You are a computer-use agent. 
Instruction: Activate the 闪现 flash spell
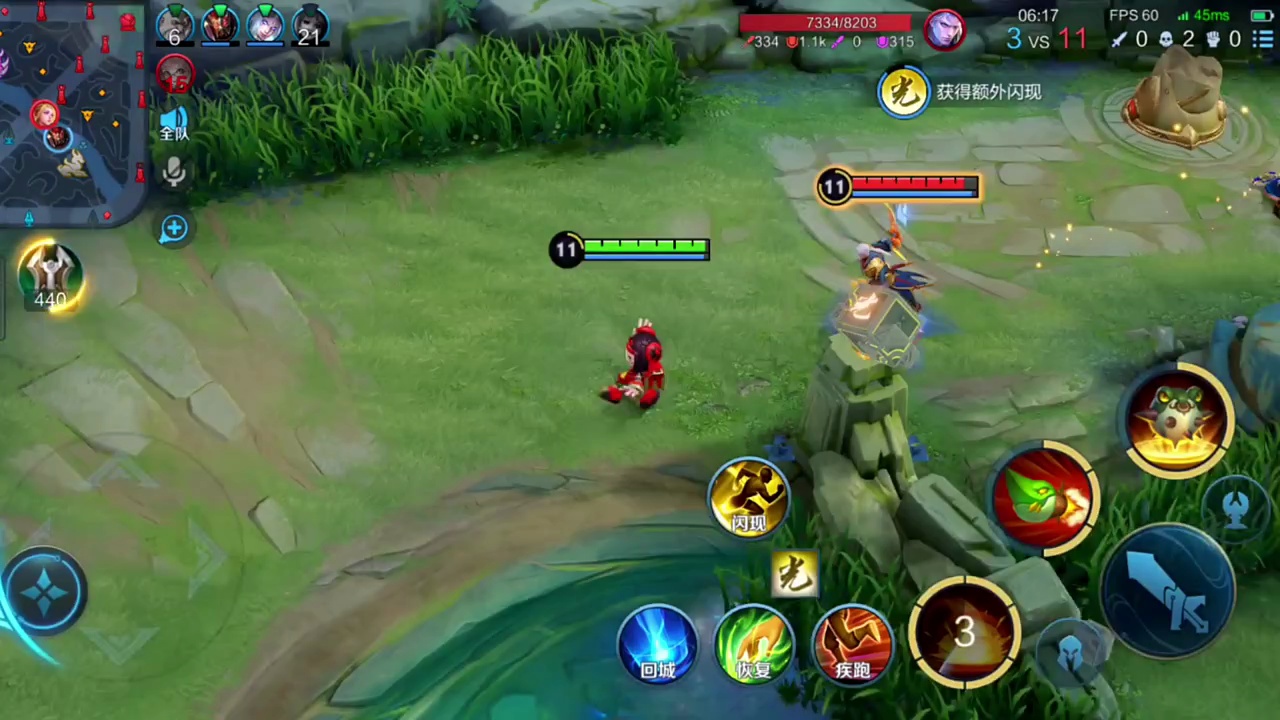pyautogui.click(x=749, y=496)
